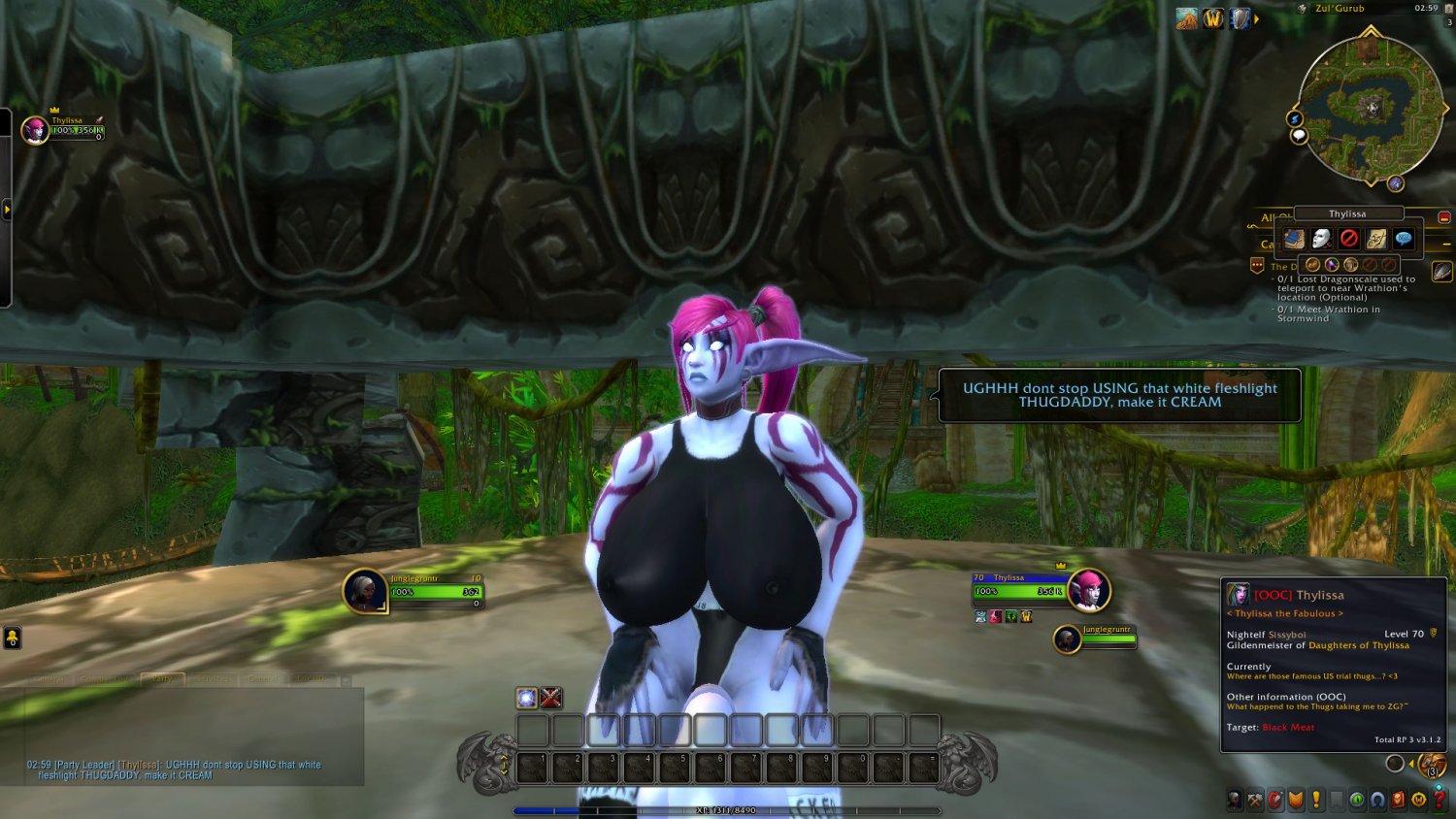Click the red prohibition icon in Thylissa toolbar
This screenshot has height=819, width=1456.
click(x=1349, y=239)
